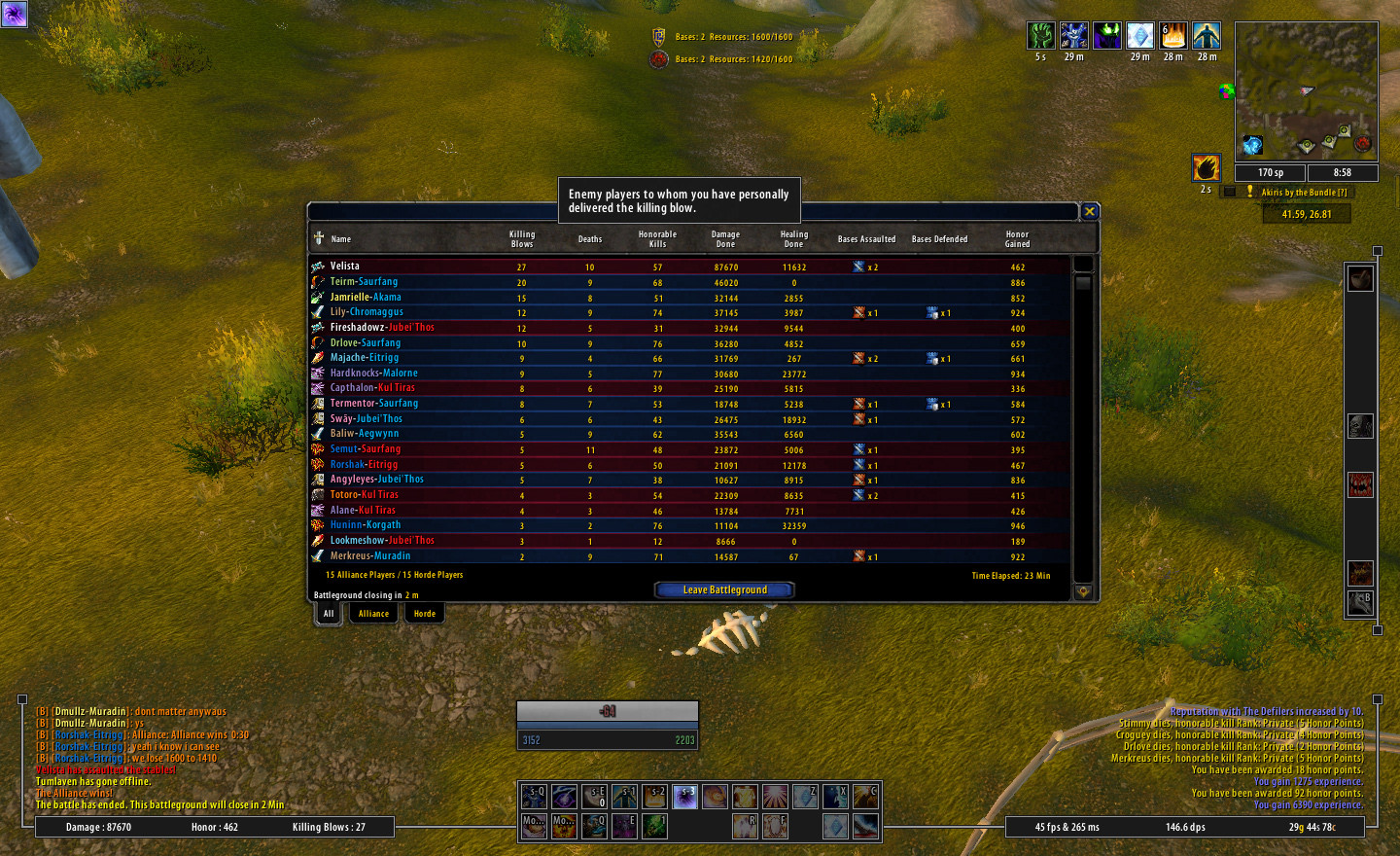
Task: Sort by Bases Defended column
Action: (x=939, y=239)
